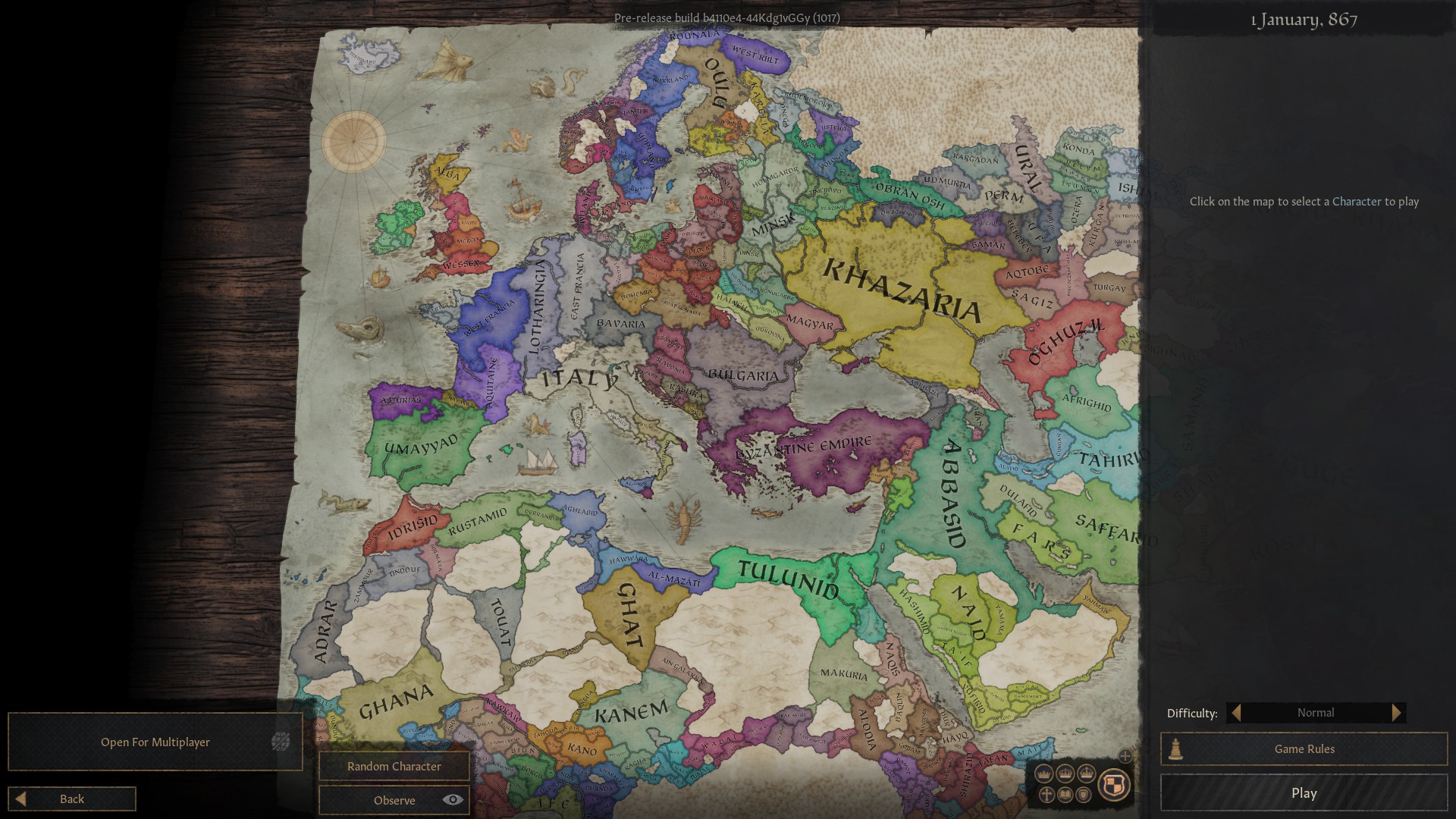Open the Game Rules screen
Screen dimensions: 1456x819
pos(1304,748)
